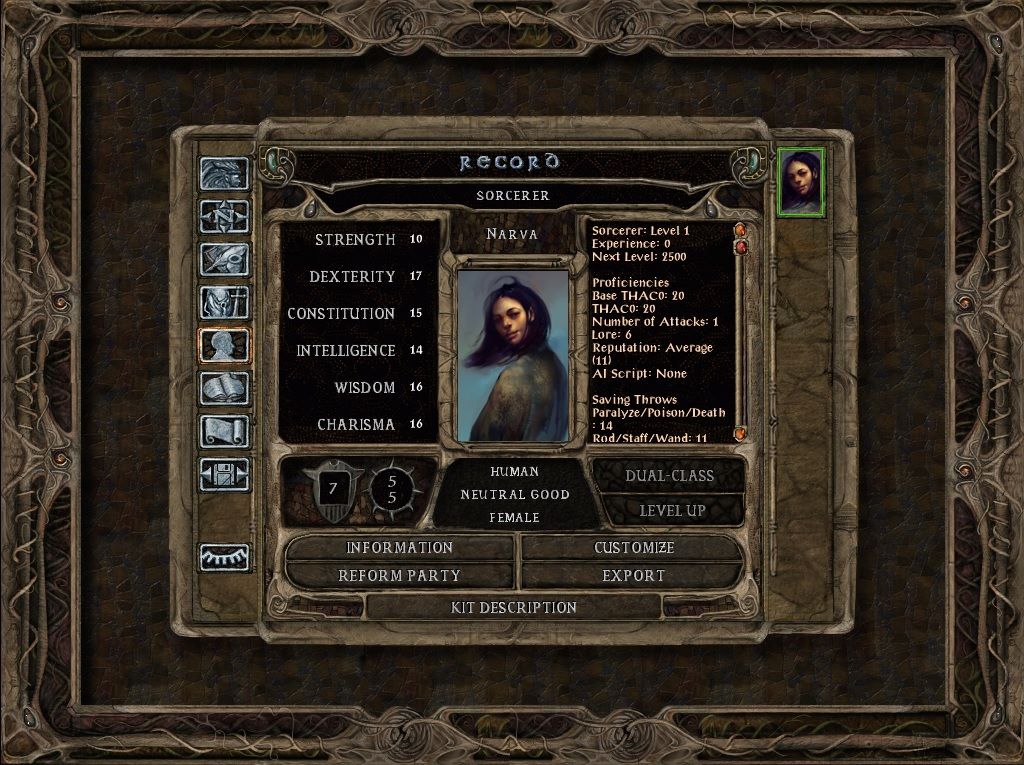This screenshot has height=765, width=1024.
Task: Open the Information panel
Action: click(399, 548)
